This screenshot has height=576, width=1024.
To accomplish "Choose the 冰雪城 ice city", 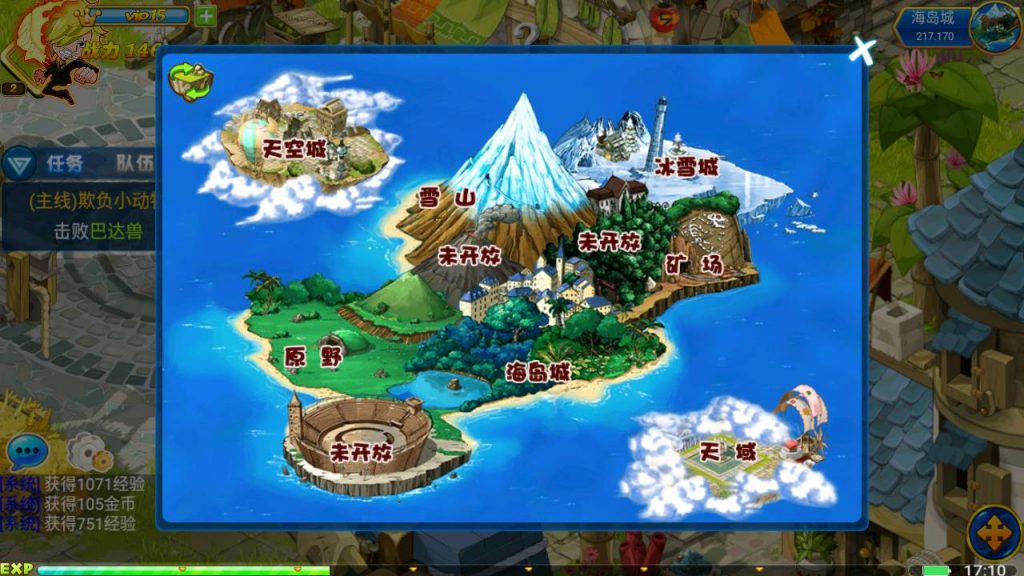I will click(x=687, y=167).
